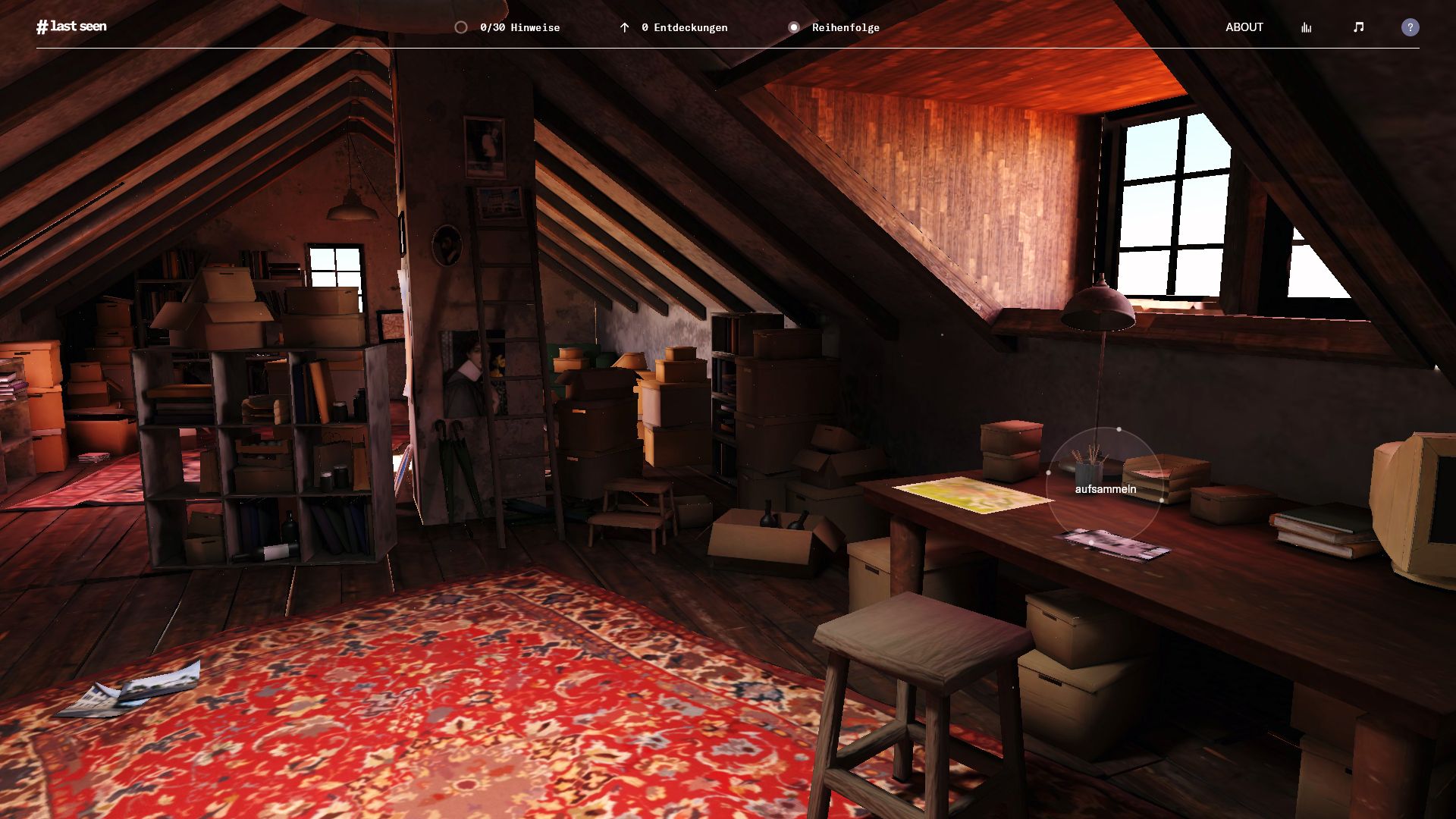Toggle the Reihenfolge option
Image resolution: width=1456 pixels, height=819 pixels.
pyautogui.click(x=833, y=27)
